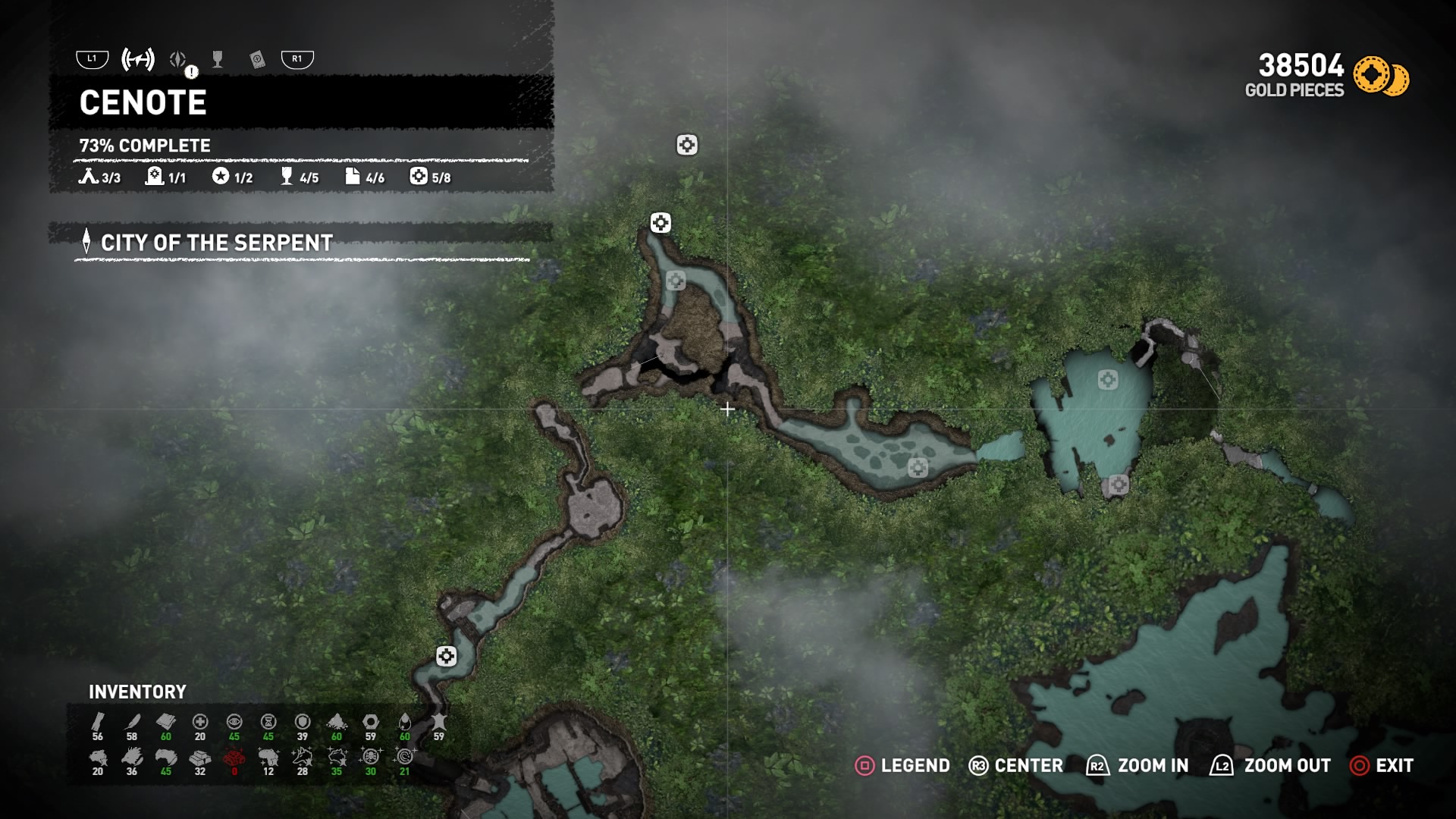The width and height of the screenshot is (1456, 819).
Task: Exit the map screen
Action: coord(1382,766)
